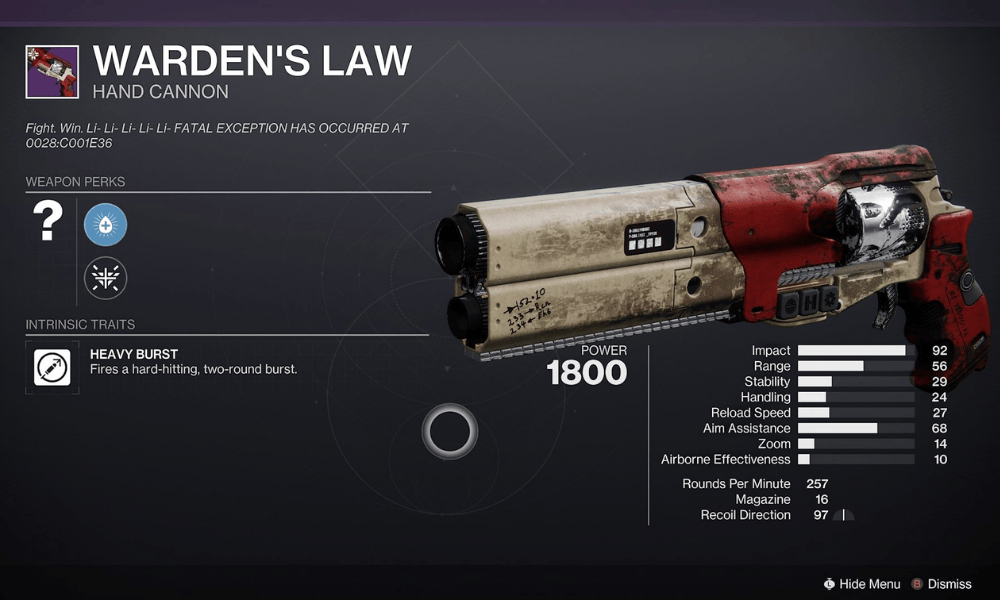Choose the blue glowing weapon perk
The image size is (1000, 600).
point(105,224)
